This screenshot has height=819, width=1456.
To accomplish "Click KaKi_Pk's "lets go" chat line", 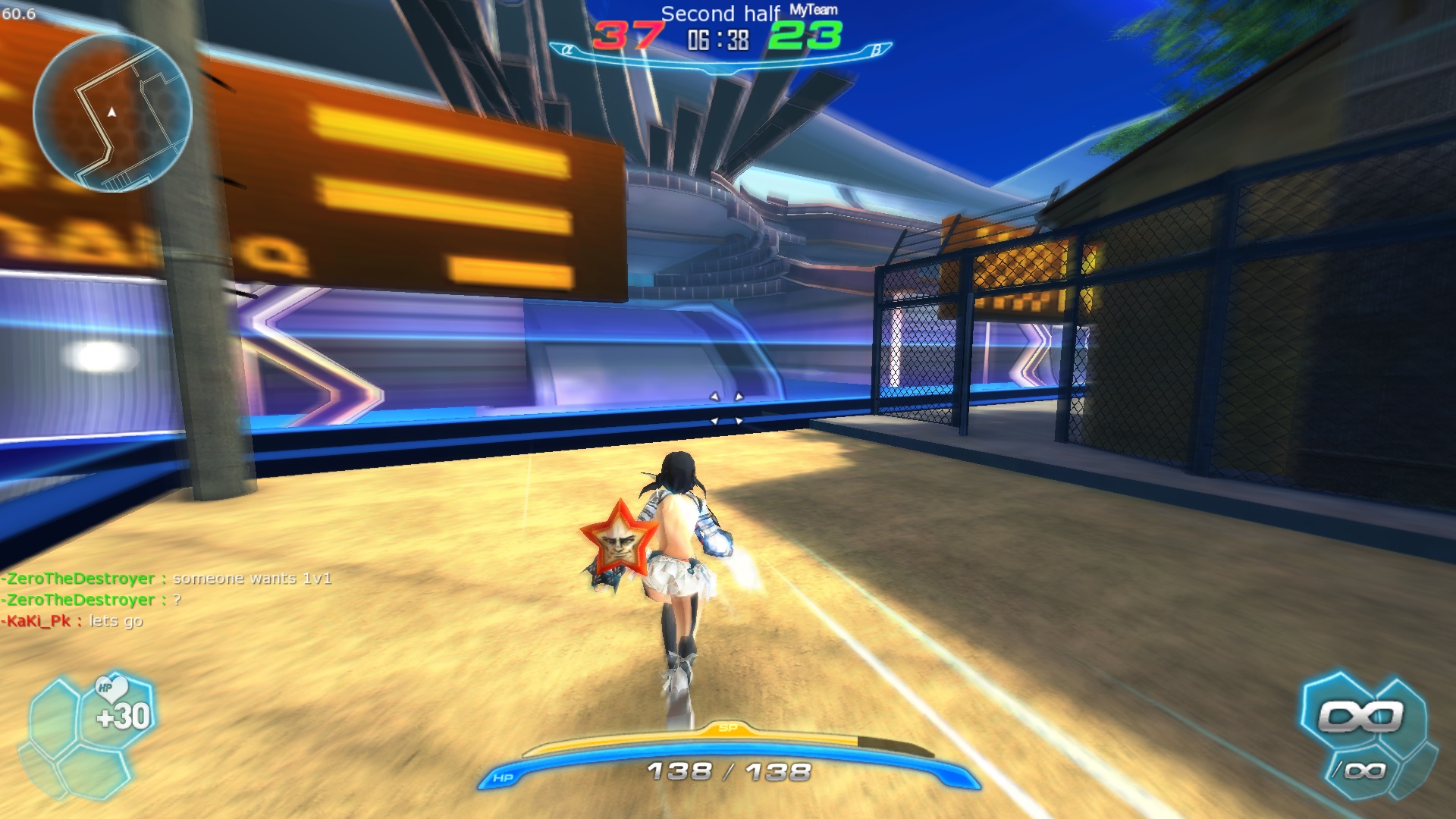I will click(x=73, y=621).
